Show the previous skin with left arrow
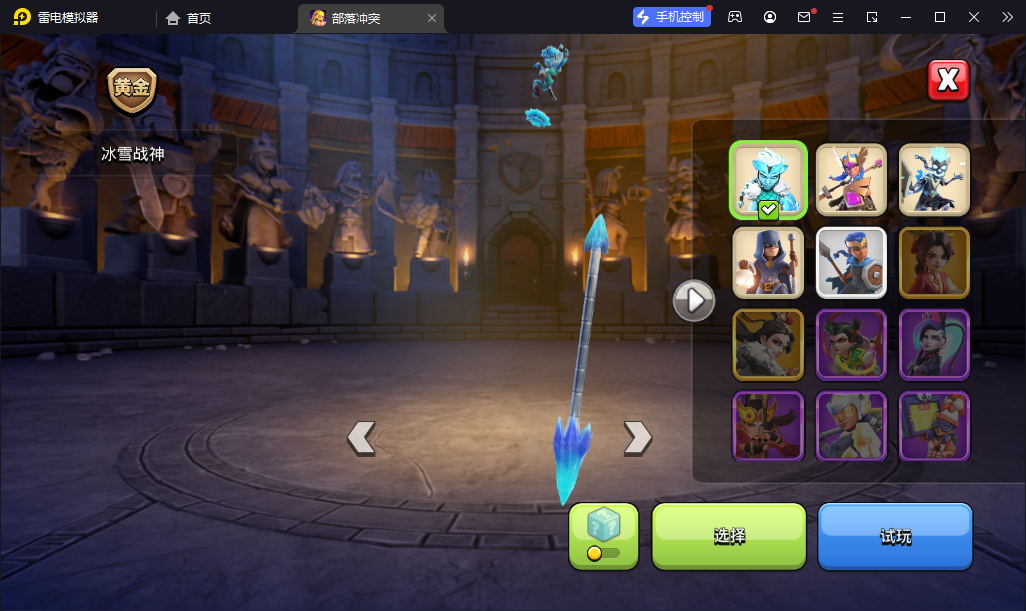Viewport: 1026px width, 611px height. click(x=361, y=437)
